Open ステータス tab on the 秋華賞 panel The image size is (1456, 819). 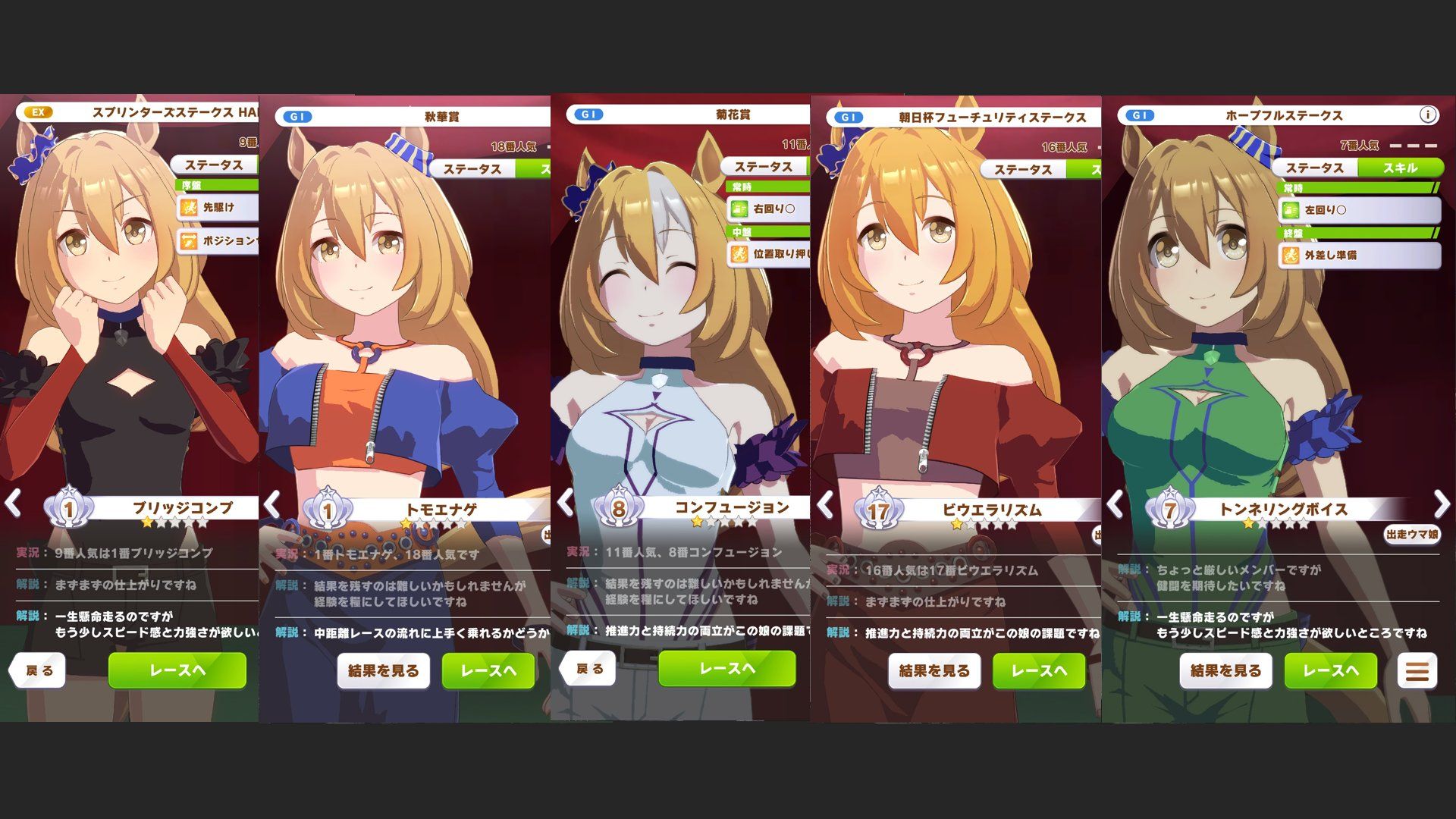click(x=472, y=168)
